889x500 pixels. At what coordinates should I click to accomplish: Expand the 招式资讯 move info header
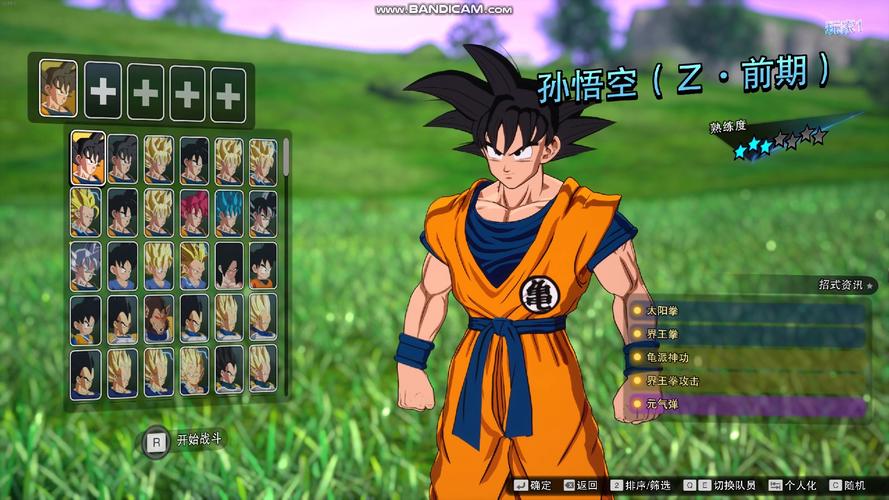(842, 285)
